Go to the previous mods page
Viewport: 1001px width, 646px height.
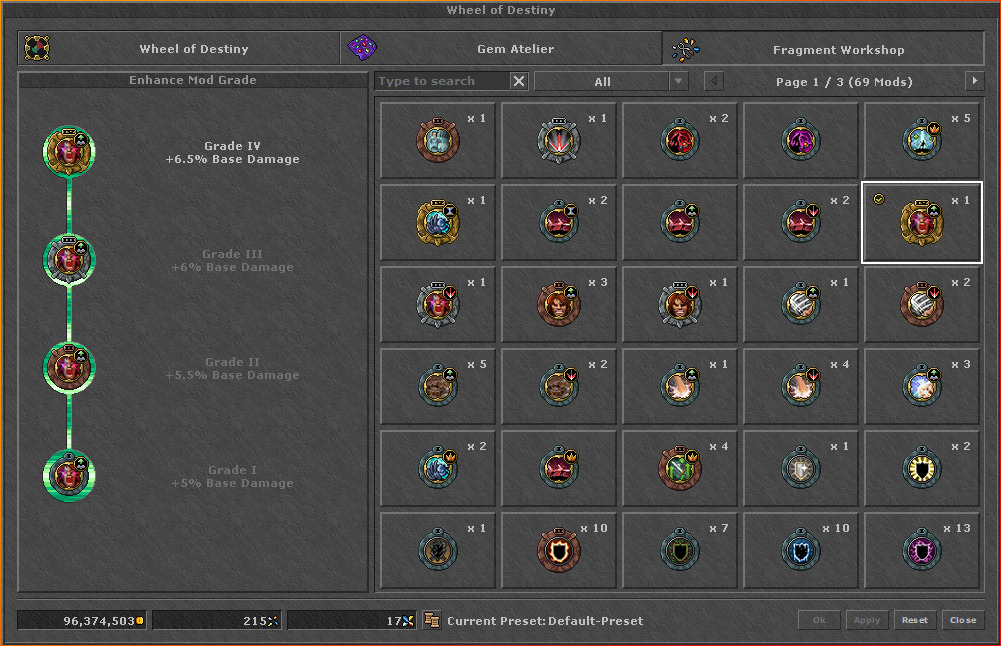[x=714, y=82]
